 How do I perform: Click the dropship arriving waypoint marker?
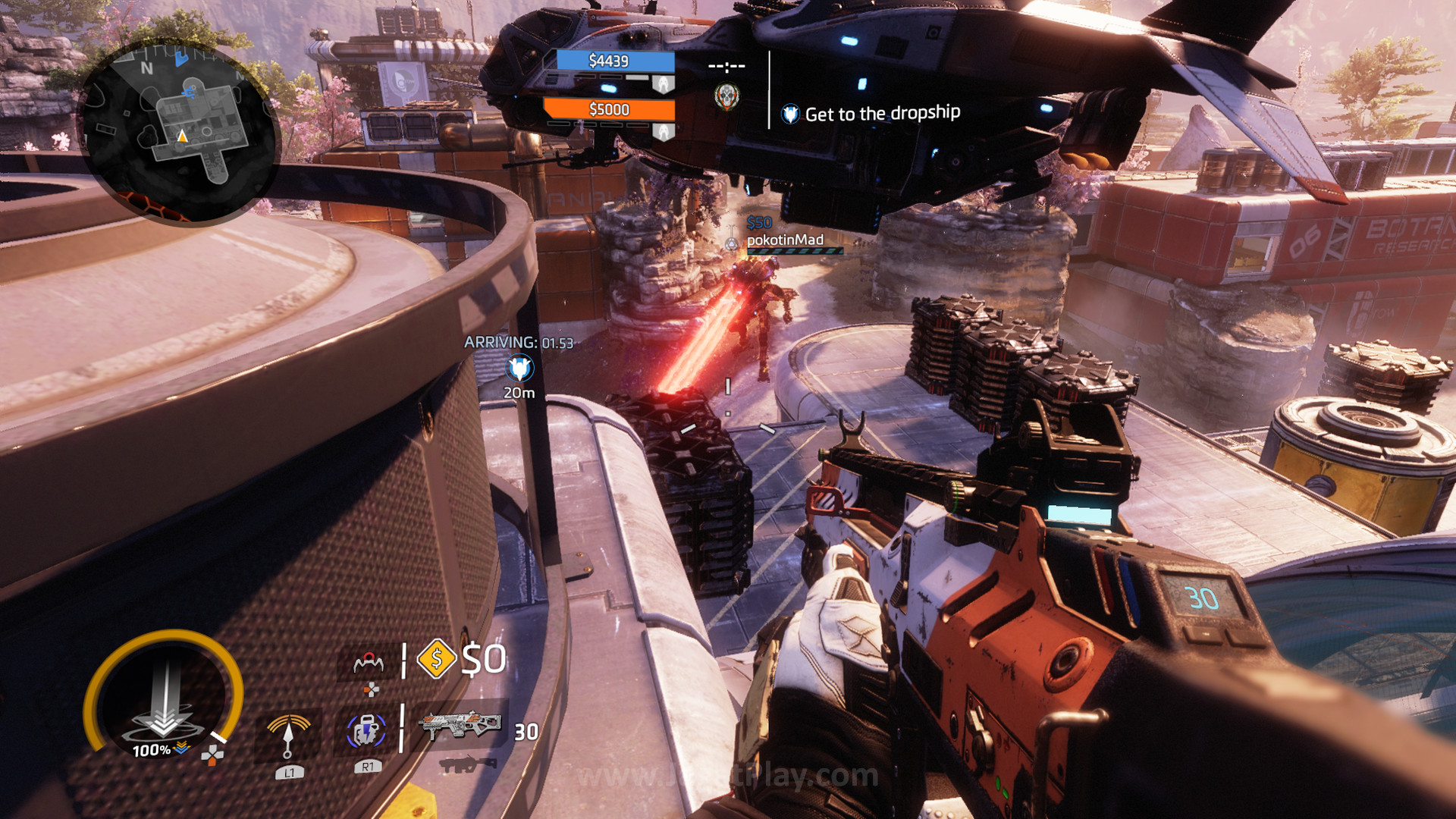click(x=519, y=369)
